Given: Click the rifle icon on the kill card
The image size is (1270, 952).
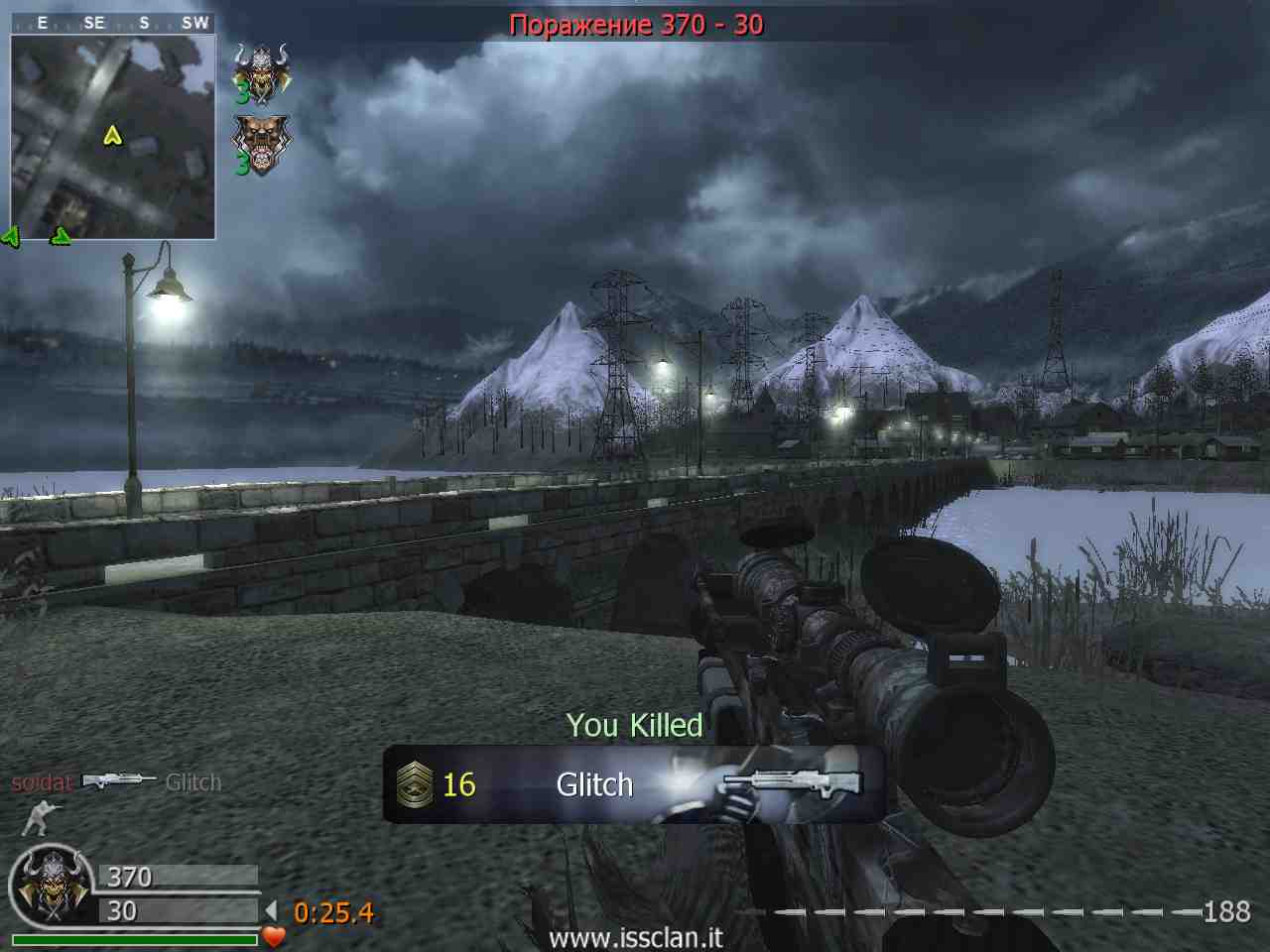Looking at the screenshot, I should [x=794, y=781].
